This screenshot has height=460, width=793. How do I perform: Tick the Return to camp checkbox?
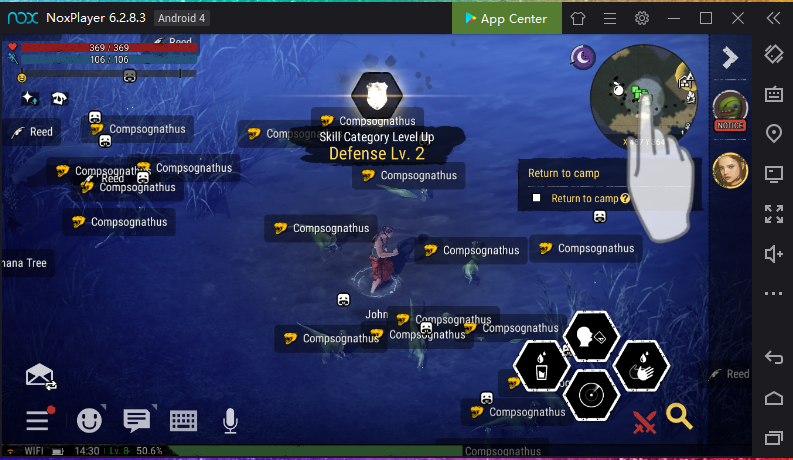tap(537, 198)
